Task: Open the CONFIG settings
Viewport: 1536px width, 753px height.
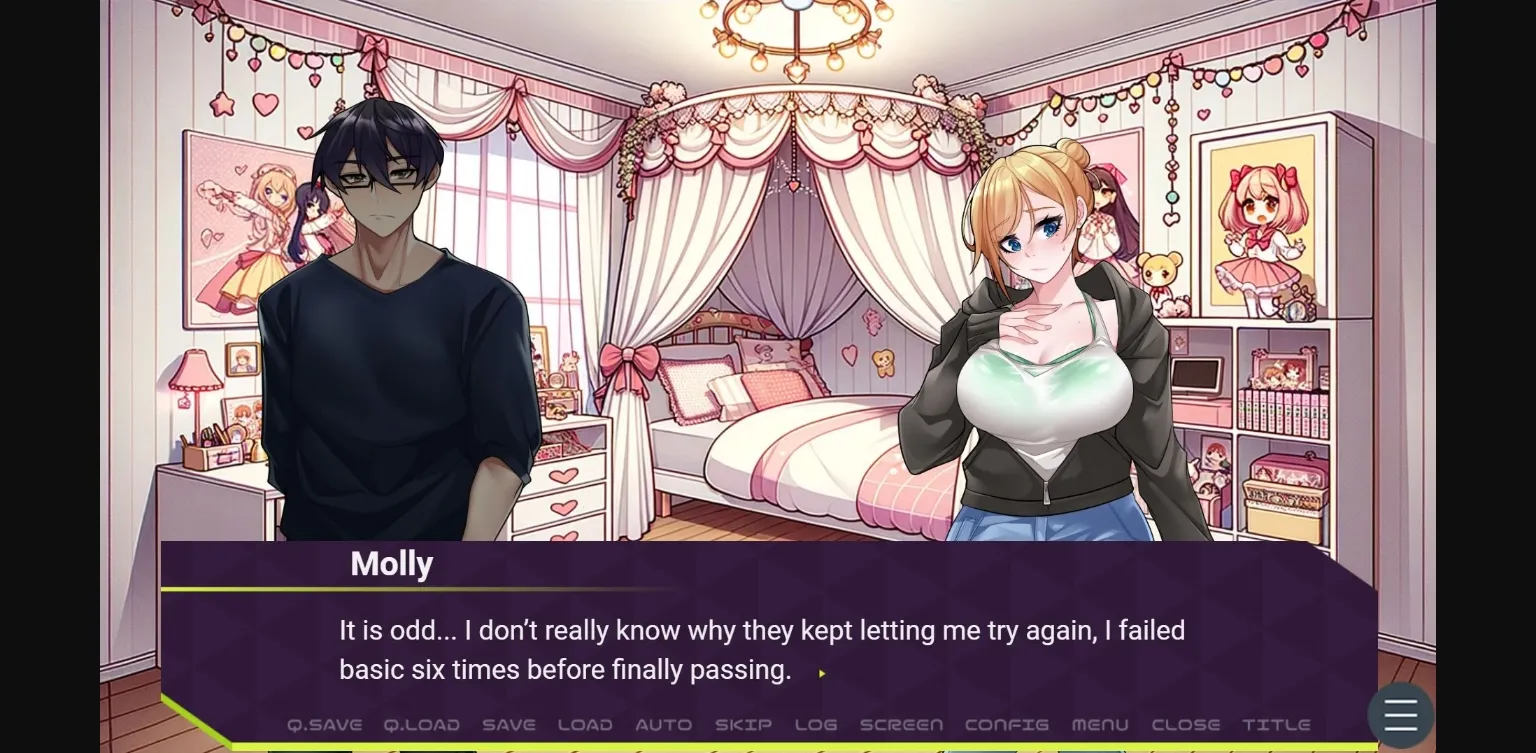Action: point(1006,724)
